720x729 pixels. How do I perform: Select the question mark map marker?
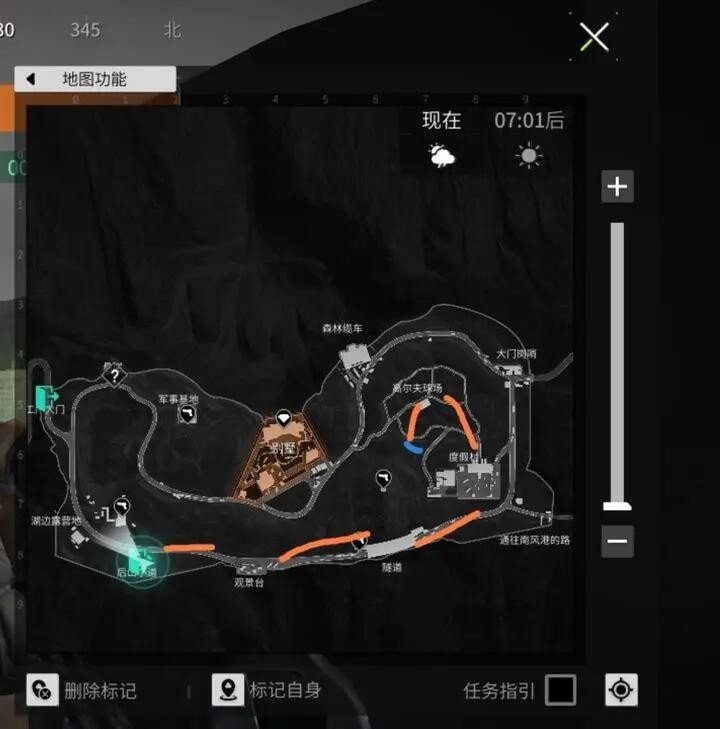pos(115,376)
